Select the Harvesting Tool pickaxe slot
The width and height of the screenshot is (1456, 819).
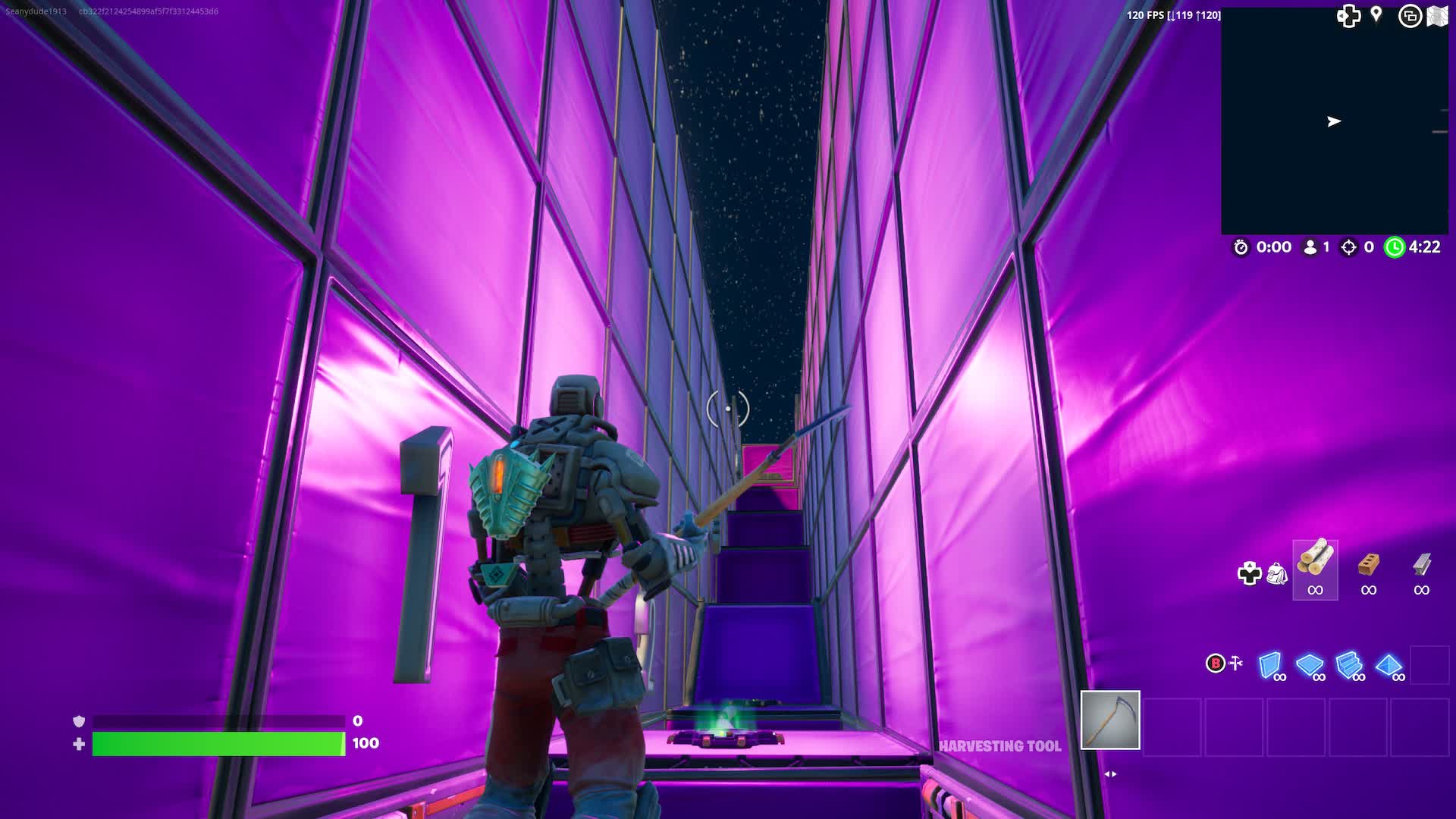tap(1110, 719)
